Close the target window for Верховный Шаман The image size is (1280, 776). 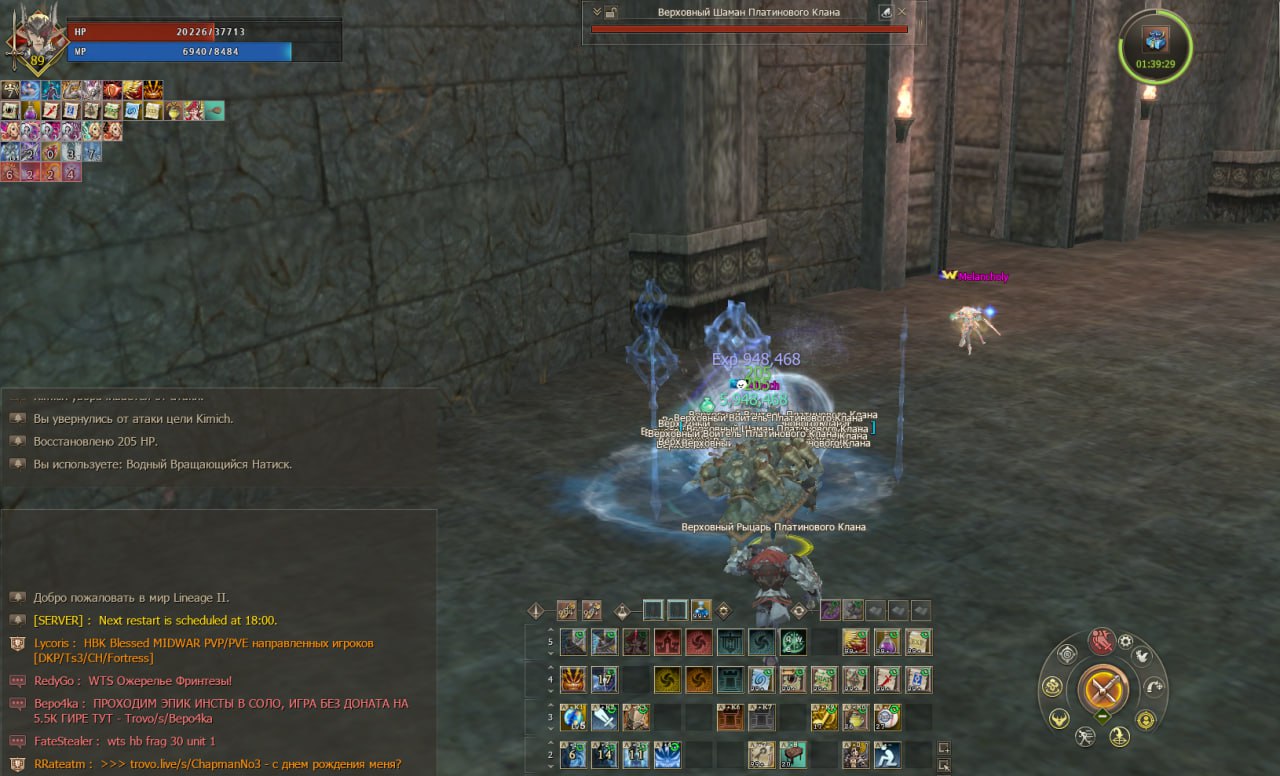tap(902, 12)
